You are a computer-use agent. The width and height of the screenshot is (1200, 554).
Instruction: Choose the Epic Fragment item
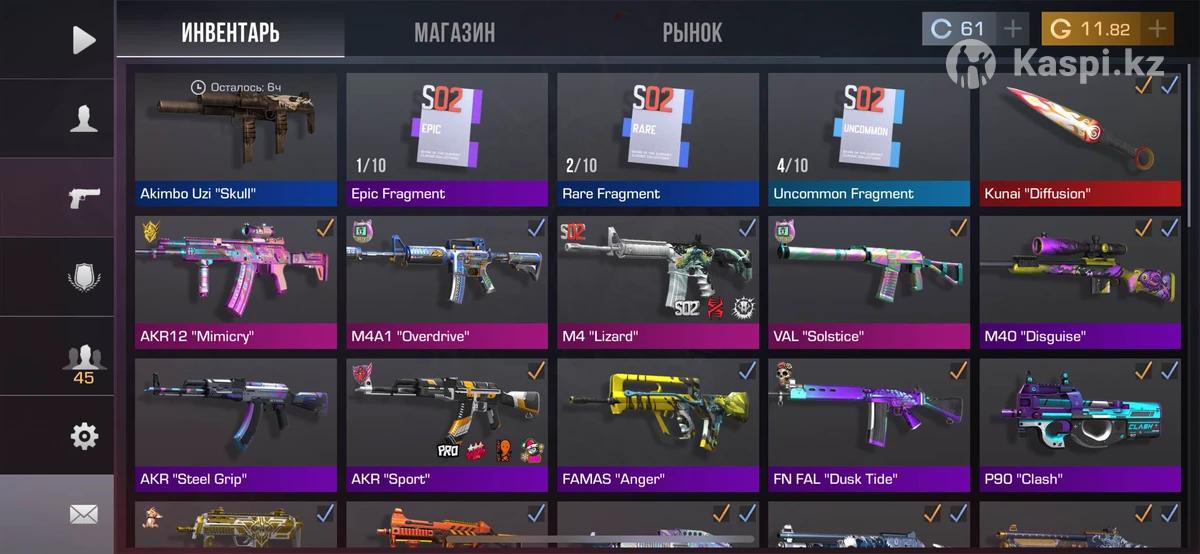(x=447, y=135)
